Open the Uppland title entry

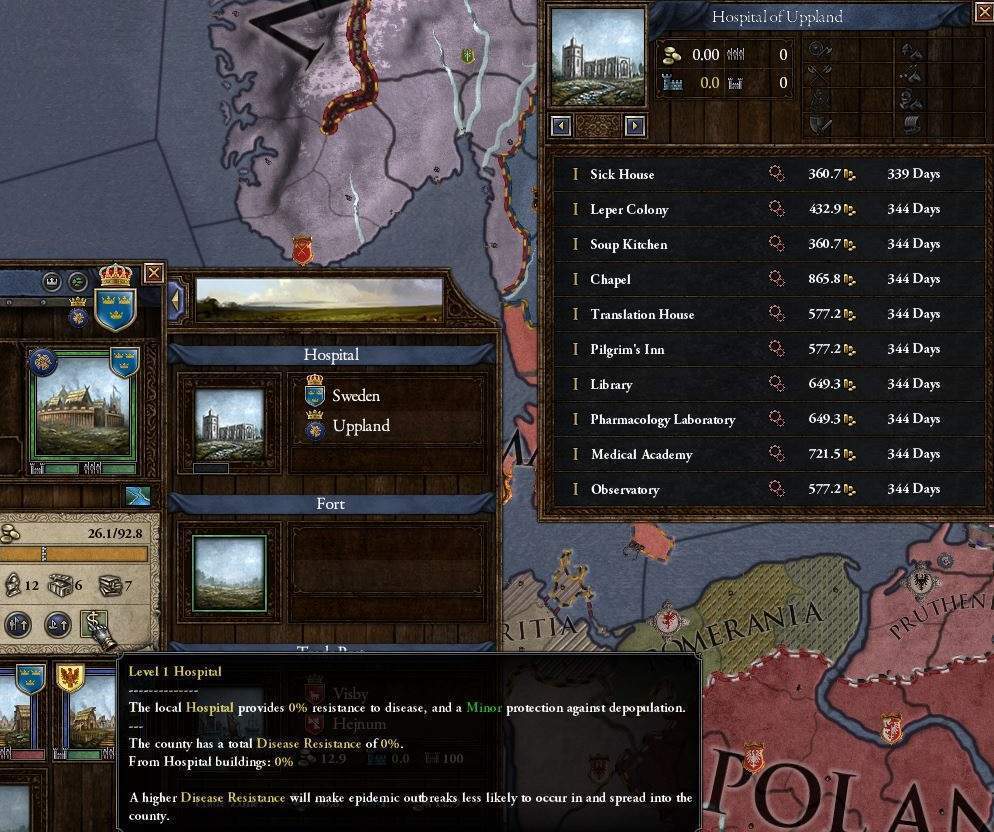click(360, 426)
